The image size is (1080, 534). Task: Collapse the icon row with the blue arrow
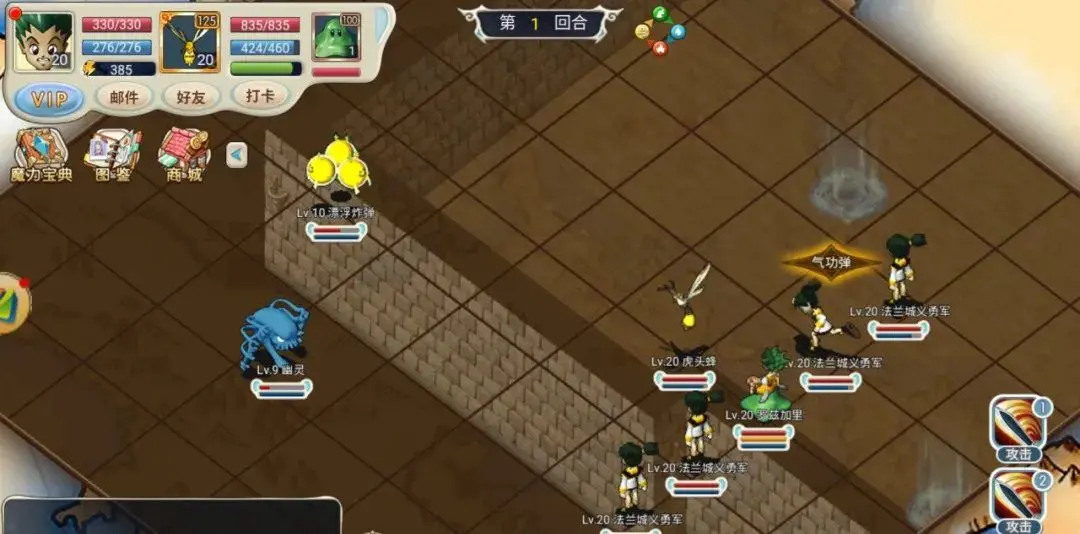[236, 155]
